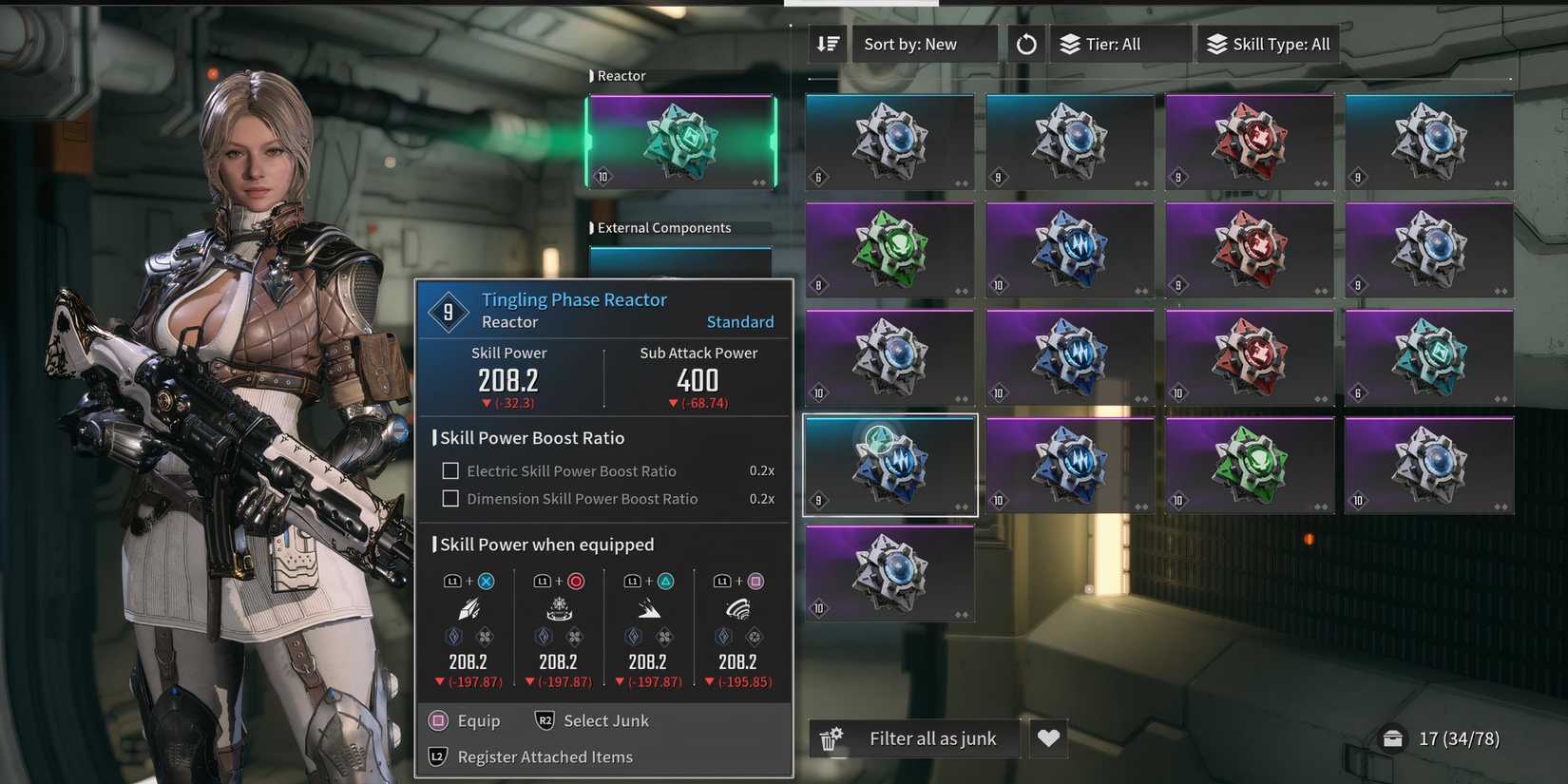Viewport: 1568px width, 784px height.
Task: Select the bottom-left reactor thumbnail in grid
Action: [x=889, y=573]
